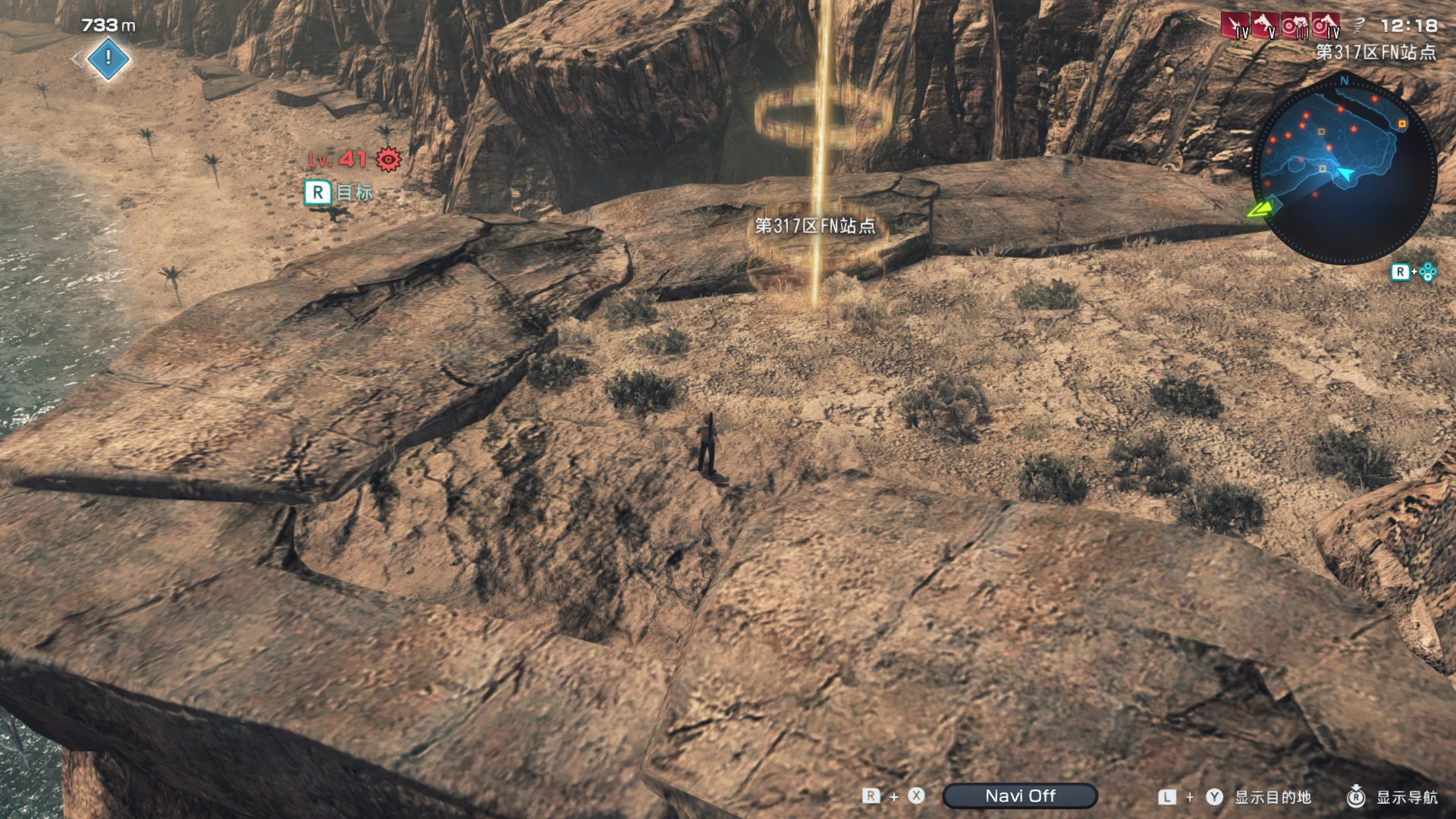Click the cyclone weather icon beside the clock
This screenshot has width=1456, height=819.
coord(1360,25)
